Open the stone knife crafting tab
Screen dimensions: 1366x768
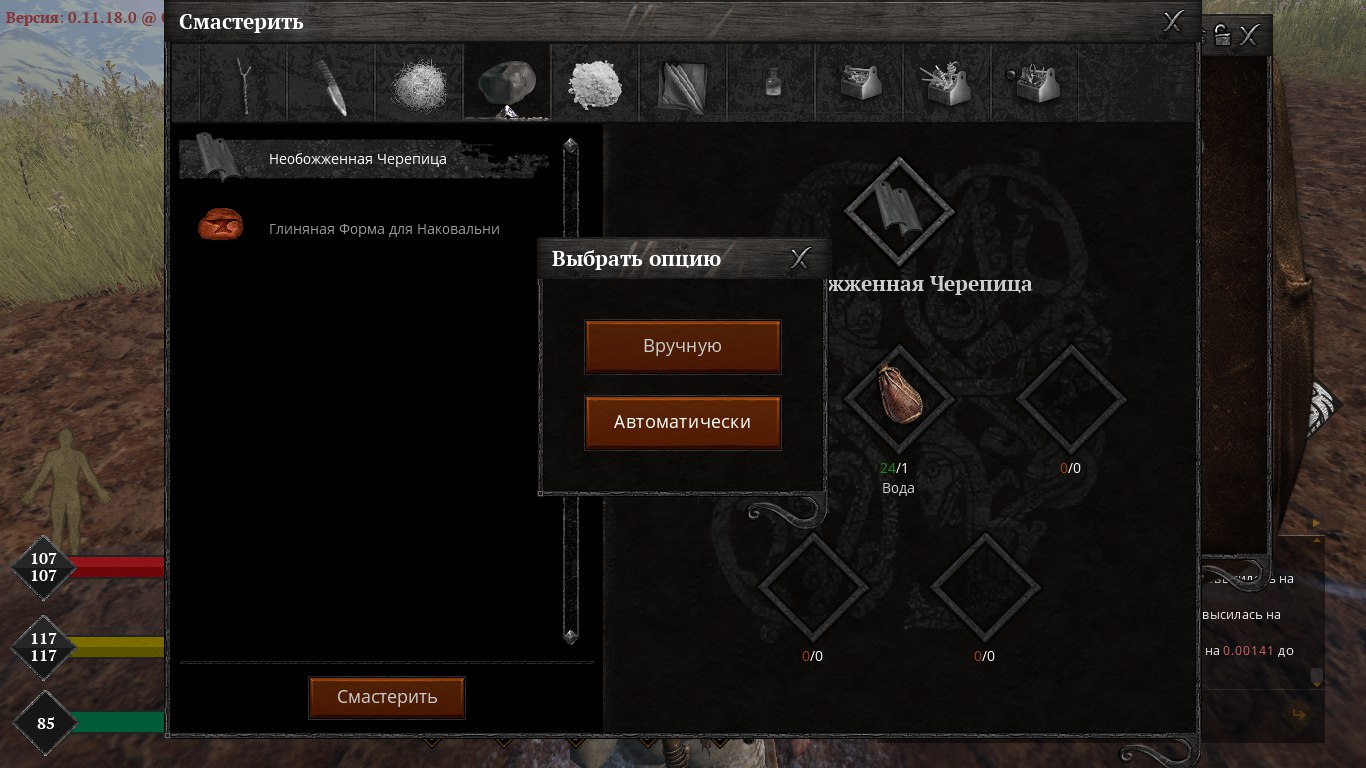coord(331,84)
